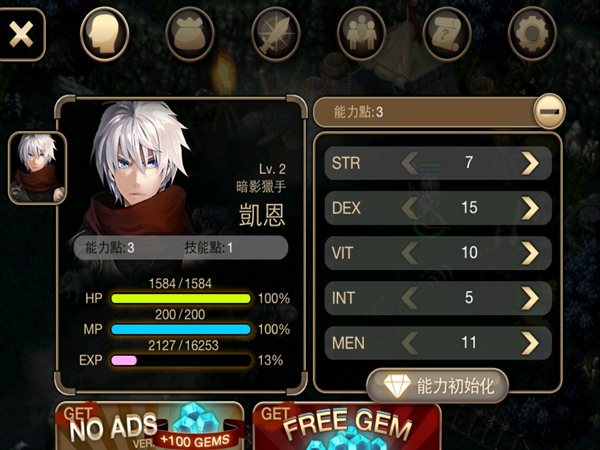
Task: Close the character menu with the X
Action: 22,33
